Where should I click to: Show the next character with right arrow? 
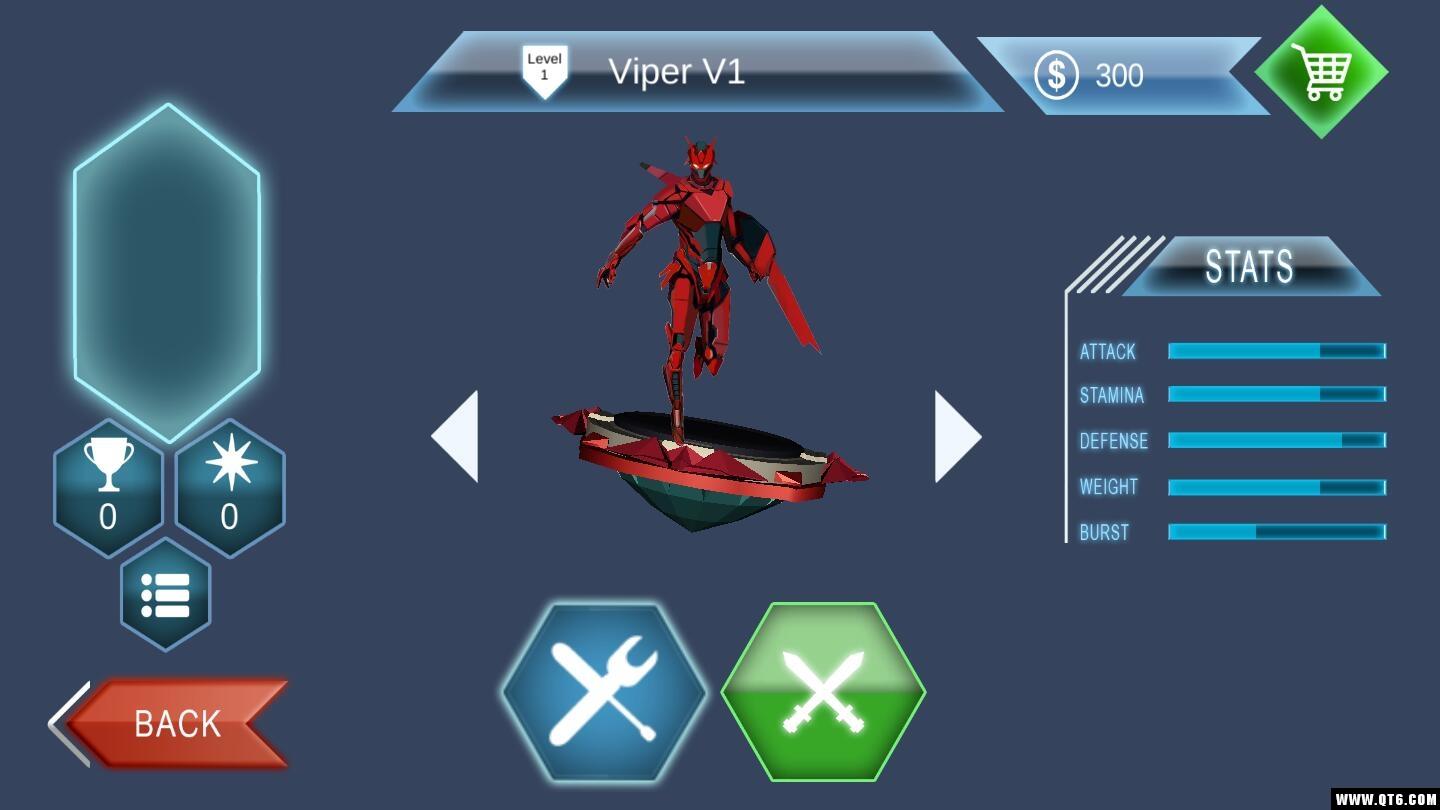957,437
